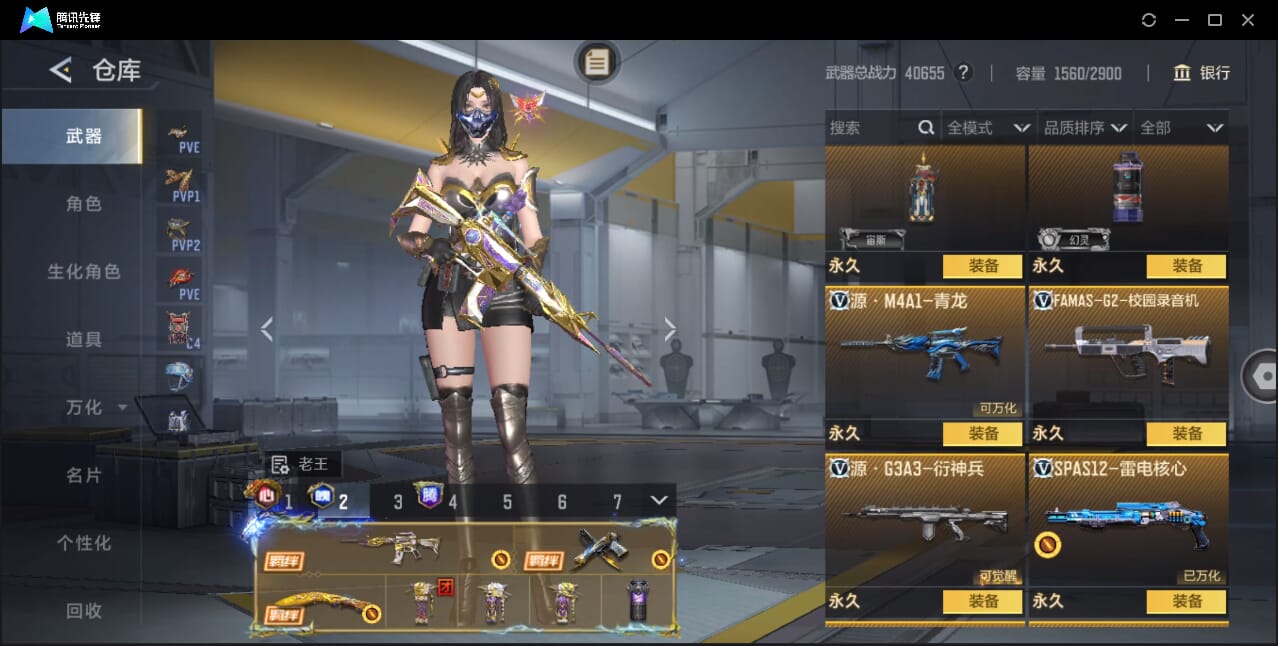1278x646 pixels.
Task: Open the 全模式 mode dropdown
Action: coord(988,128)
